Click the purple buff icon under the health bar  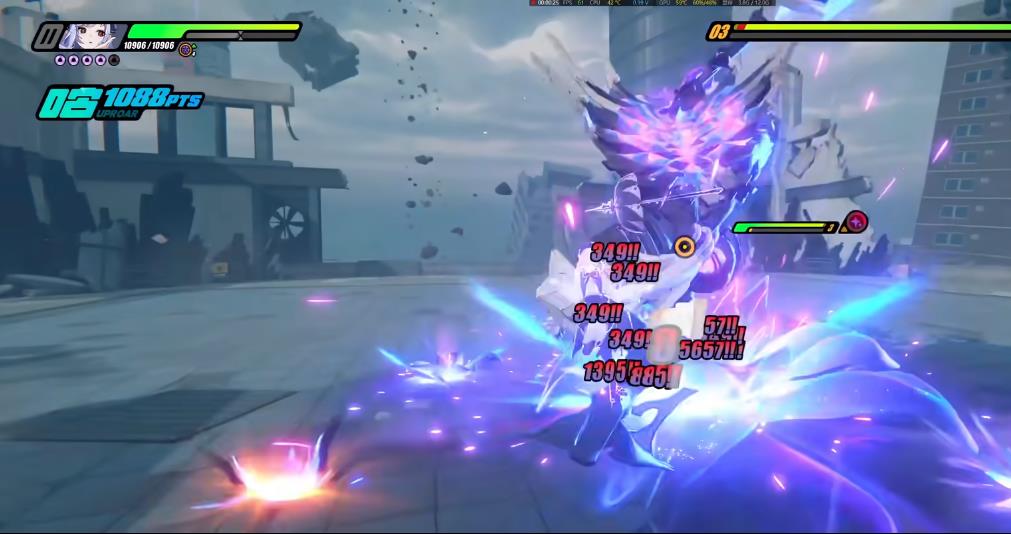click(x=186, y=48)
